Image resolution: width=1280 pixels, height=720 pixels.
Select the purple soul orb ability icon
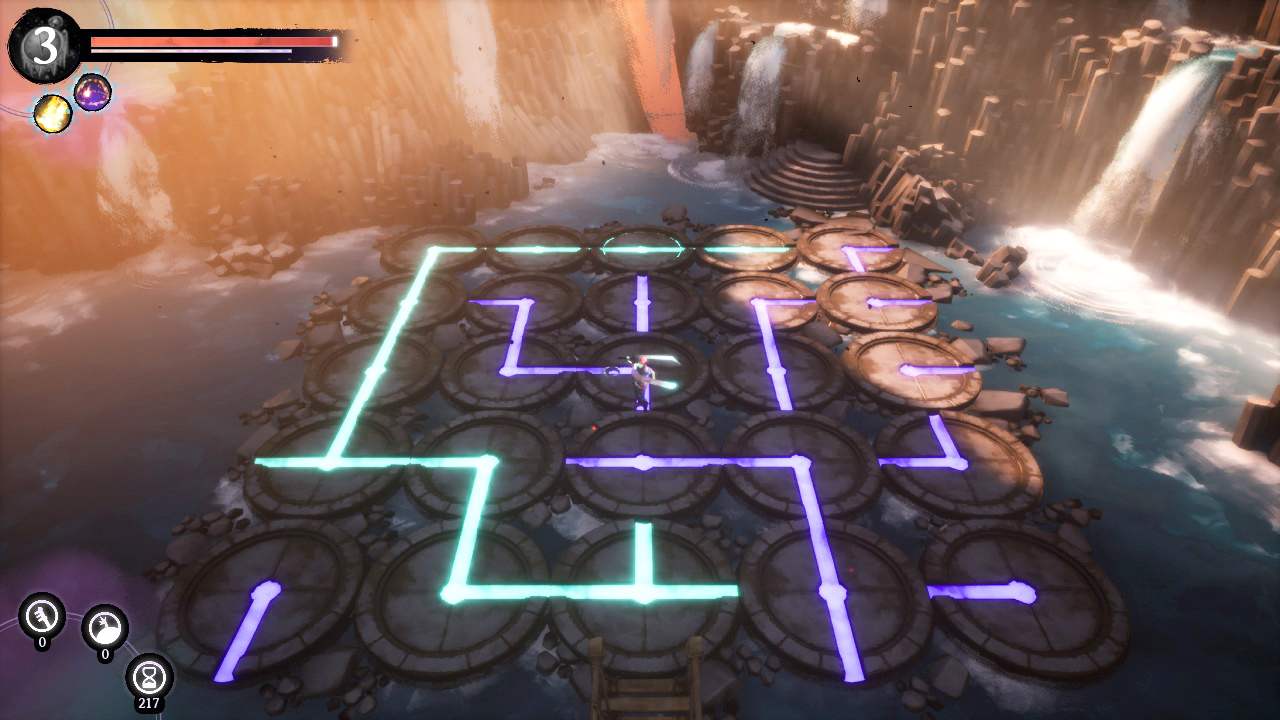coord(94,95)
